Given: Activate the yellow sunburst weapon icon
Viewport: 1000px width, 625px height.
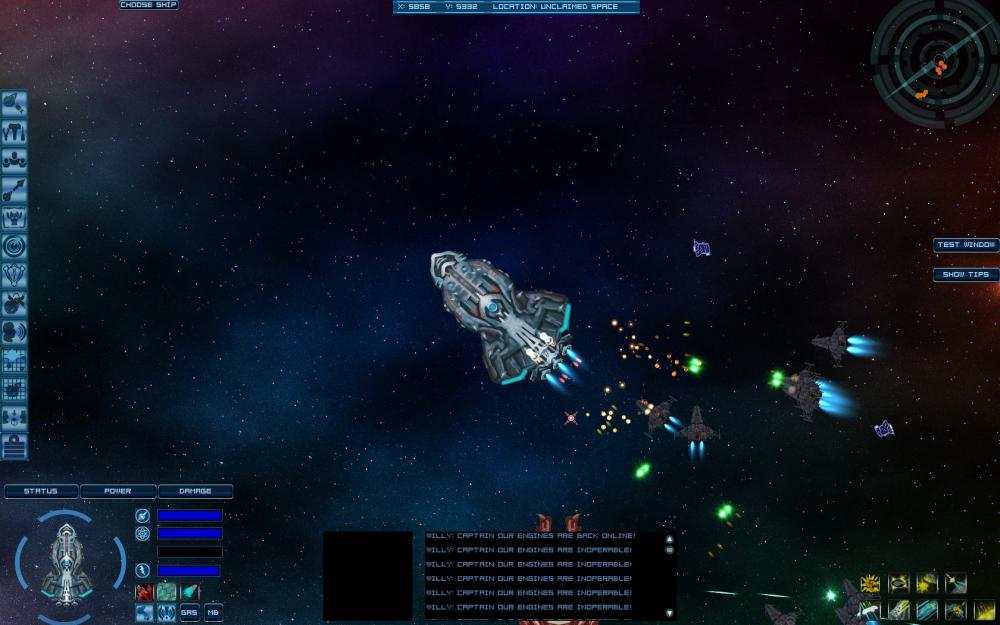Looking at the screenshot, I should point(871,583).
